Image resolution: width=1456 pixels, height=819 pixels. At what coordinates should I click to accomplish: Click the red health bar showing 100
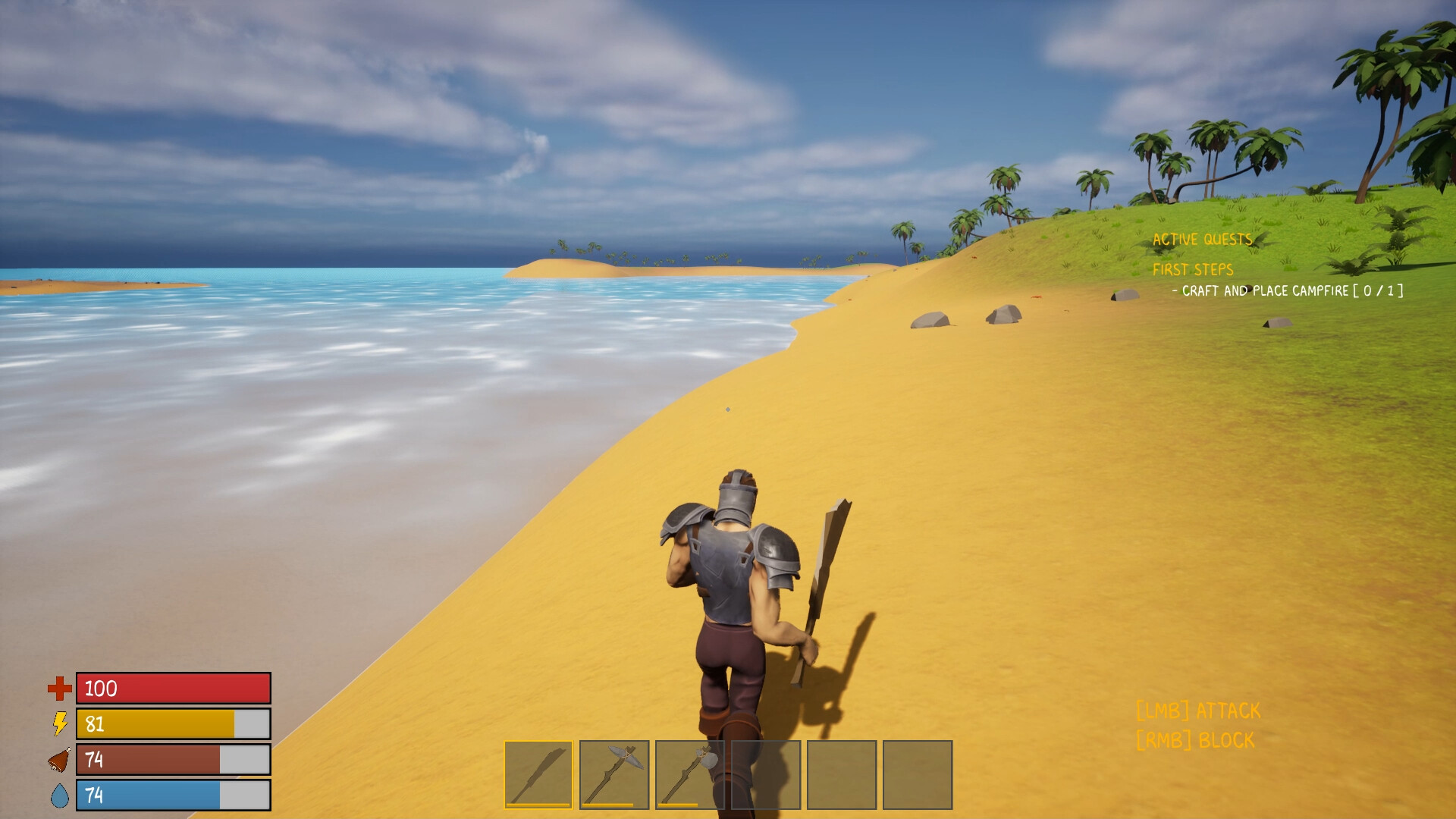pos(172,689)
